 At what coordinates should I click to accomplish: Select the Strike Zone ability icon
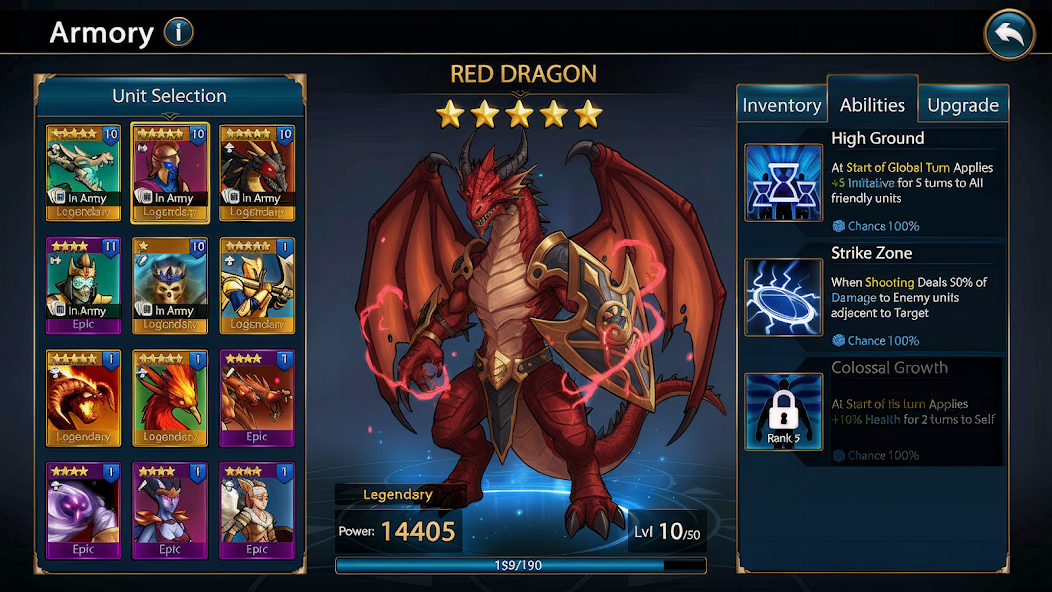click(x=783, y=297)
